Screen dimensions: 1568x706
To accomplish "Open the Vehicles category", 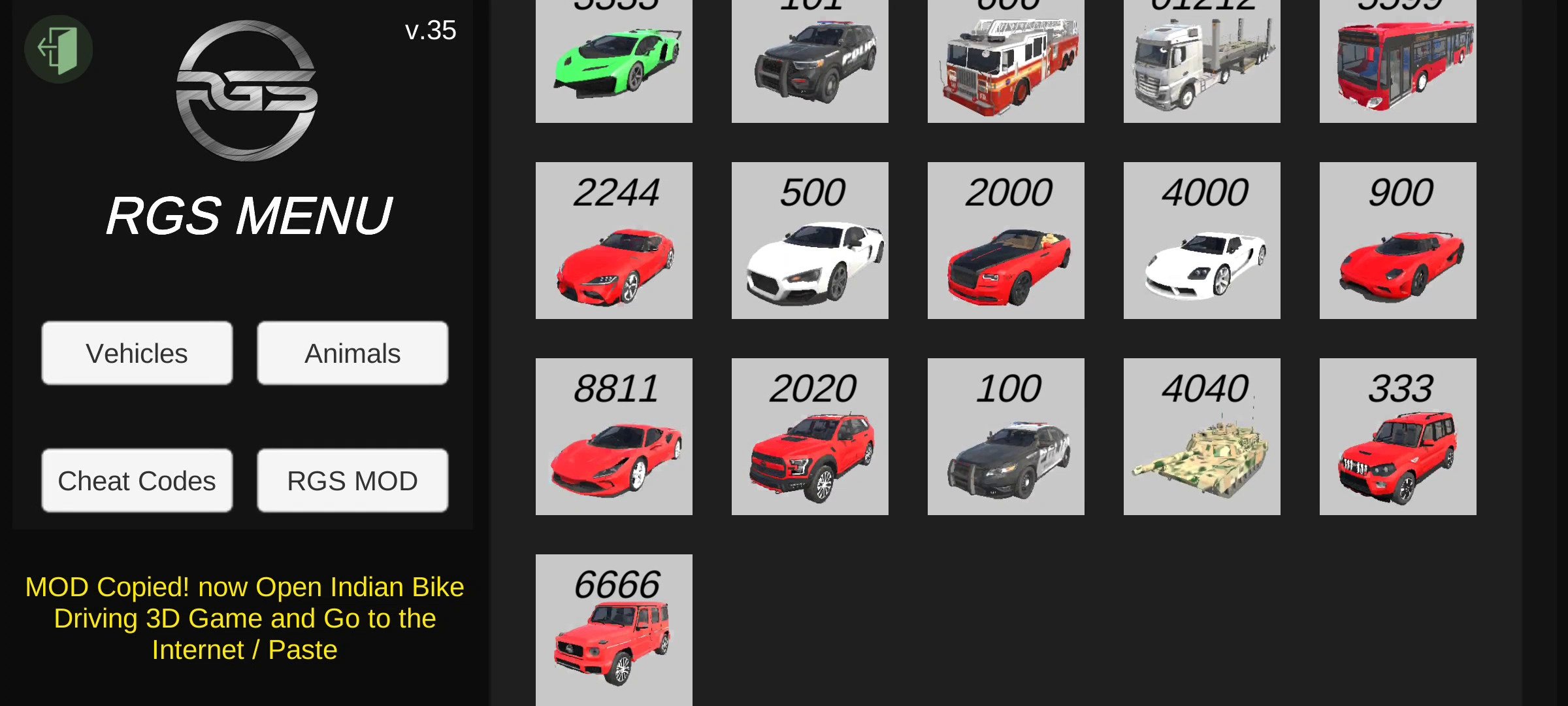I will pyautogui.click(x=137, y=353).
